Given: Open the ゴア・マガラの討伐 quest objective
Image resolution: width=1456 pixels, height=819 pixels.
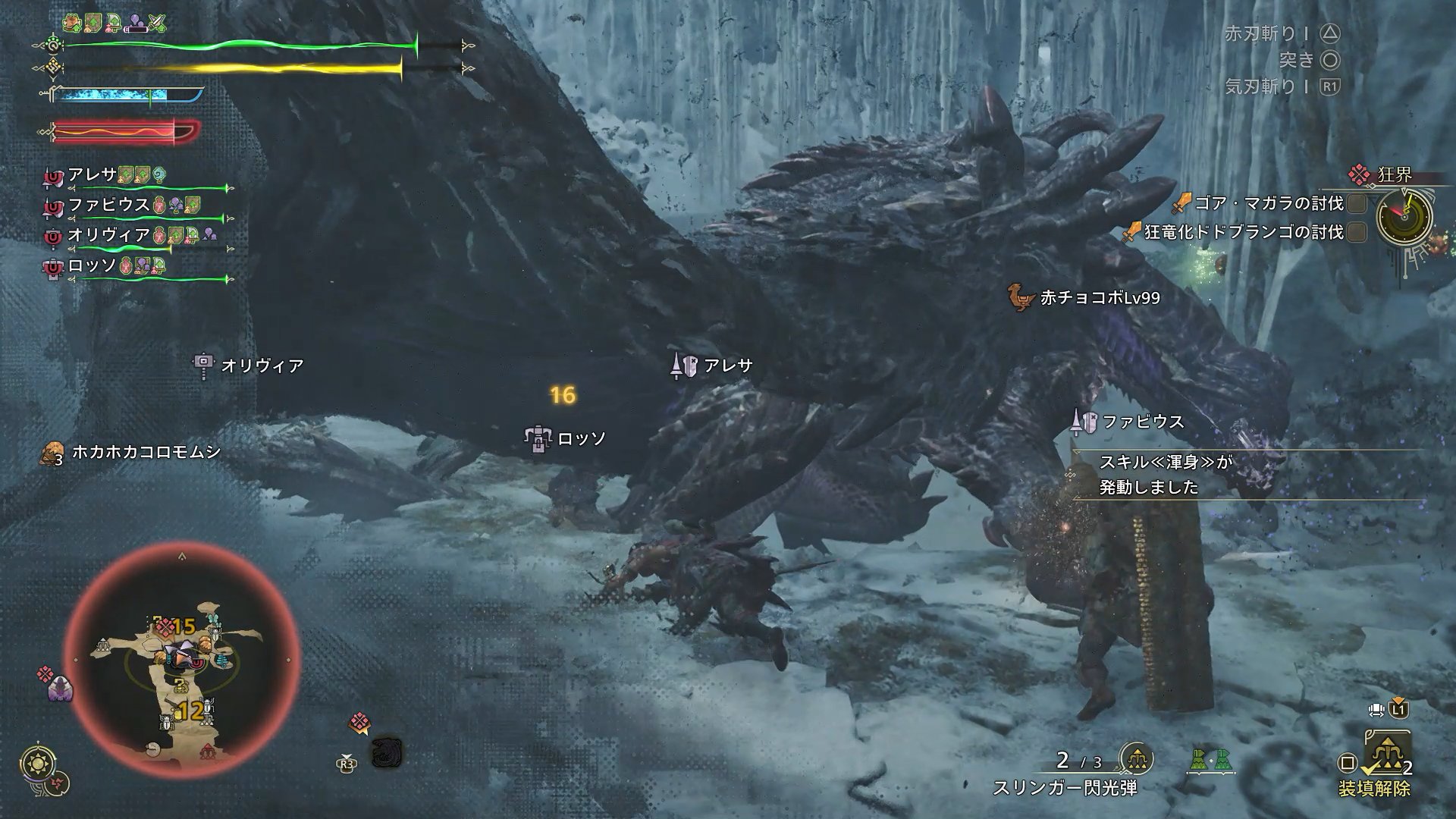Looking at the screenshot, I should [x=1268, y=203].
